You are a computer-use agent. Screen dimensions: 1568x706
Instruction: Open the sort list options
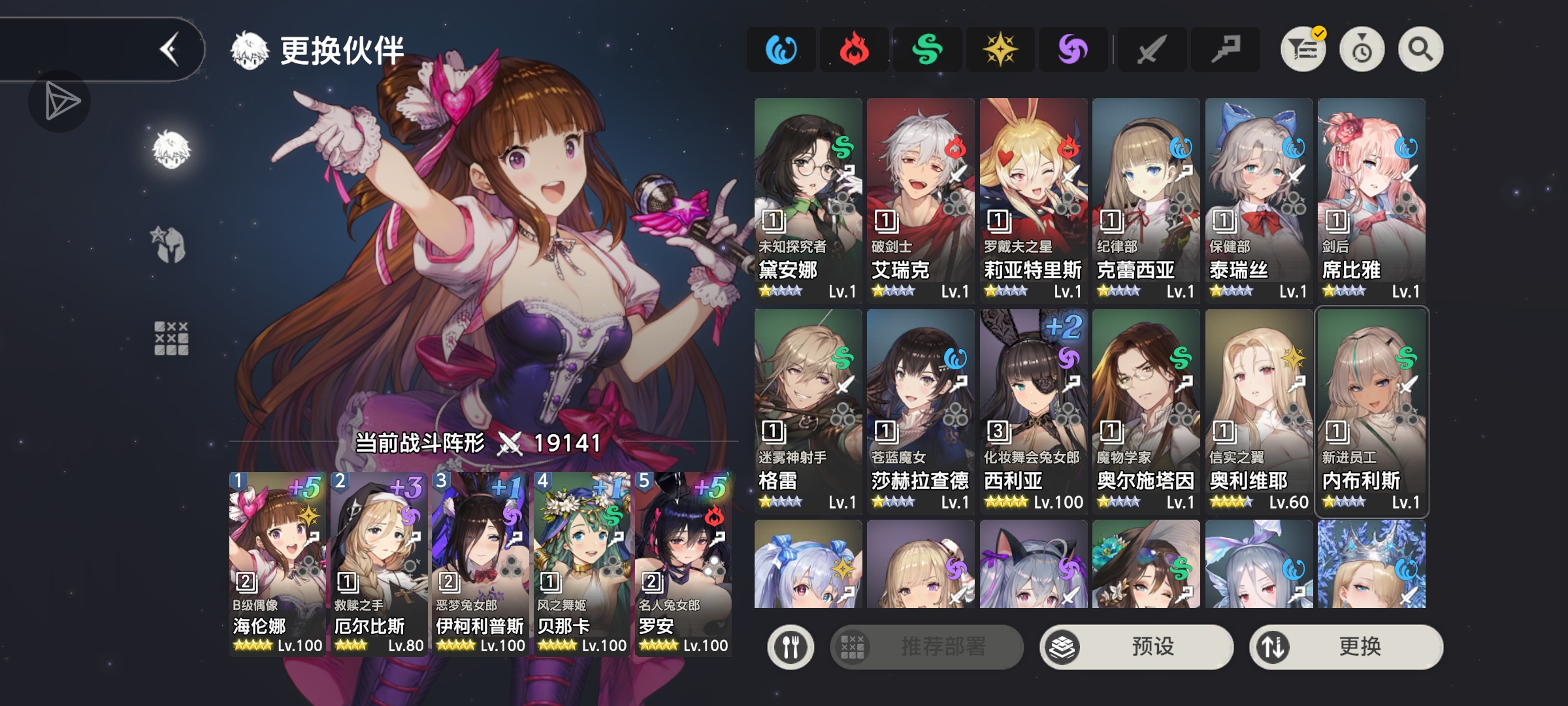coord(1303,50)
